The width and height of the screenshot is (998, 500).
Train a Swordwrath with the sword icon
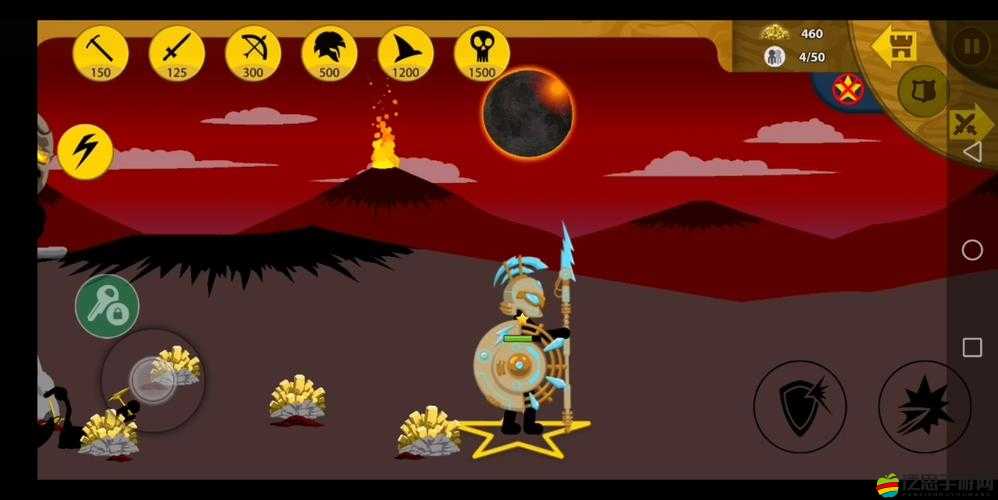[177, 52]
